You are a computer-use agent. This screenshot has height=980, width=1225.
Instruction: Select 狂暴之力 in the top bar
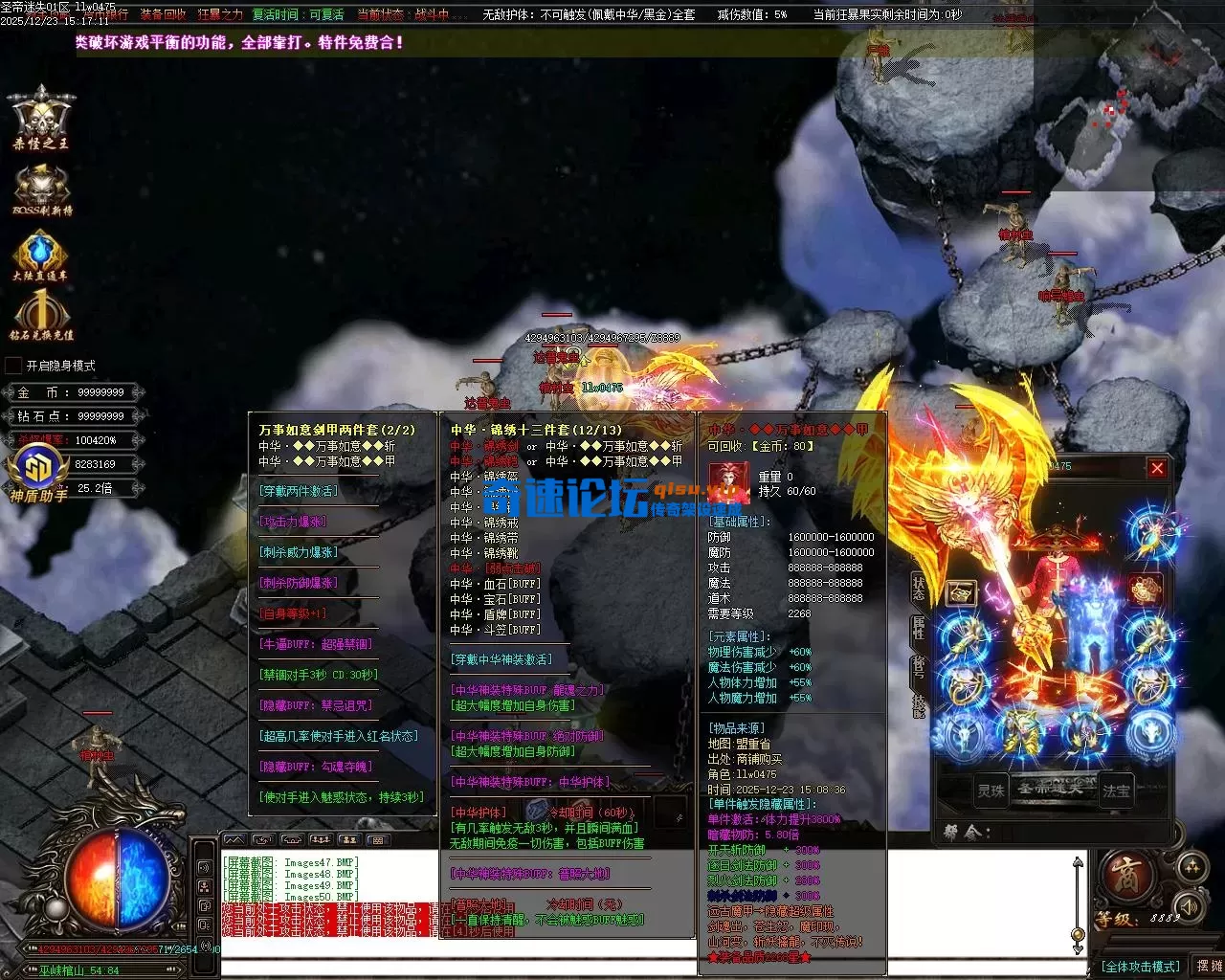220,14
